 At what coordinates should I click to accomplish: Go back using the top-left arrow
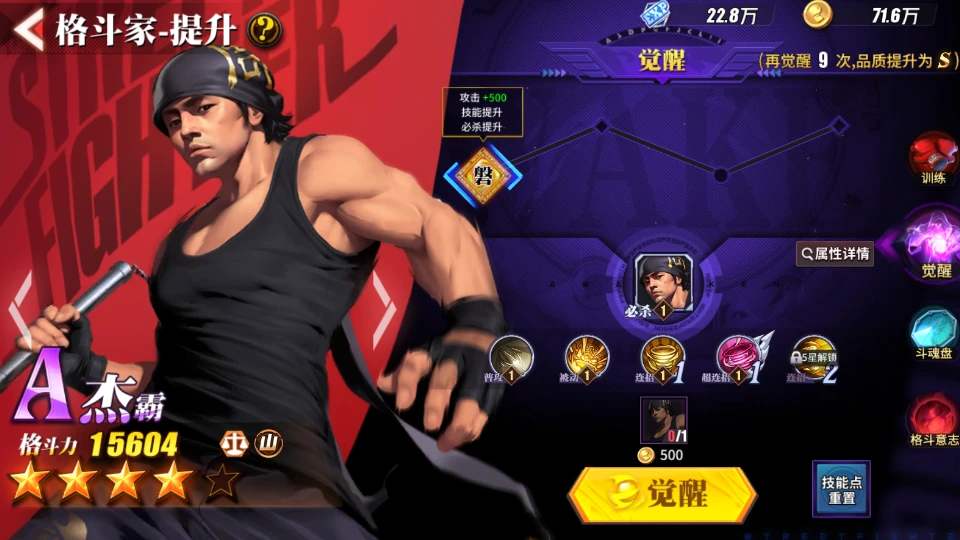pyautogui.click(x=28, y=29)
